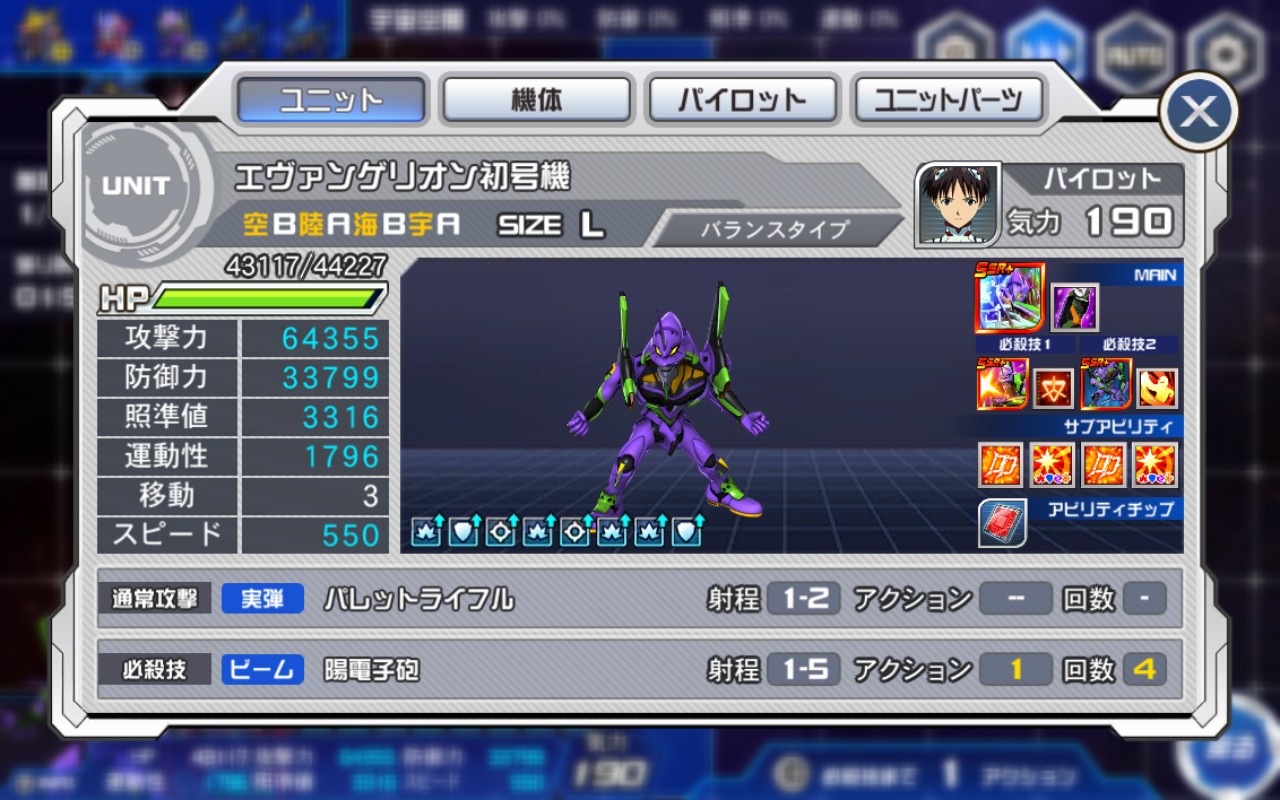Open the gear settings button in the background
The height and width of the screenshot is (800, 1280).
[x=1221, y=53]
